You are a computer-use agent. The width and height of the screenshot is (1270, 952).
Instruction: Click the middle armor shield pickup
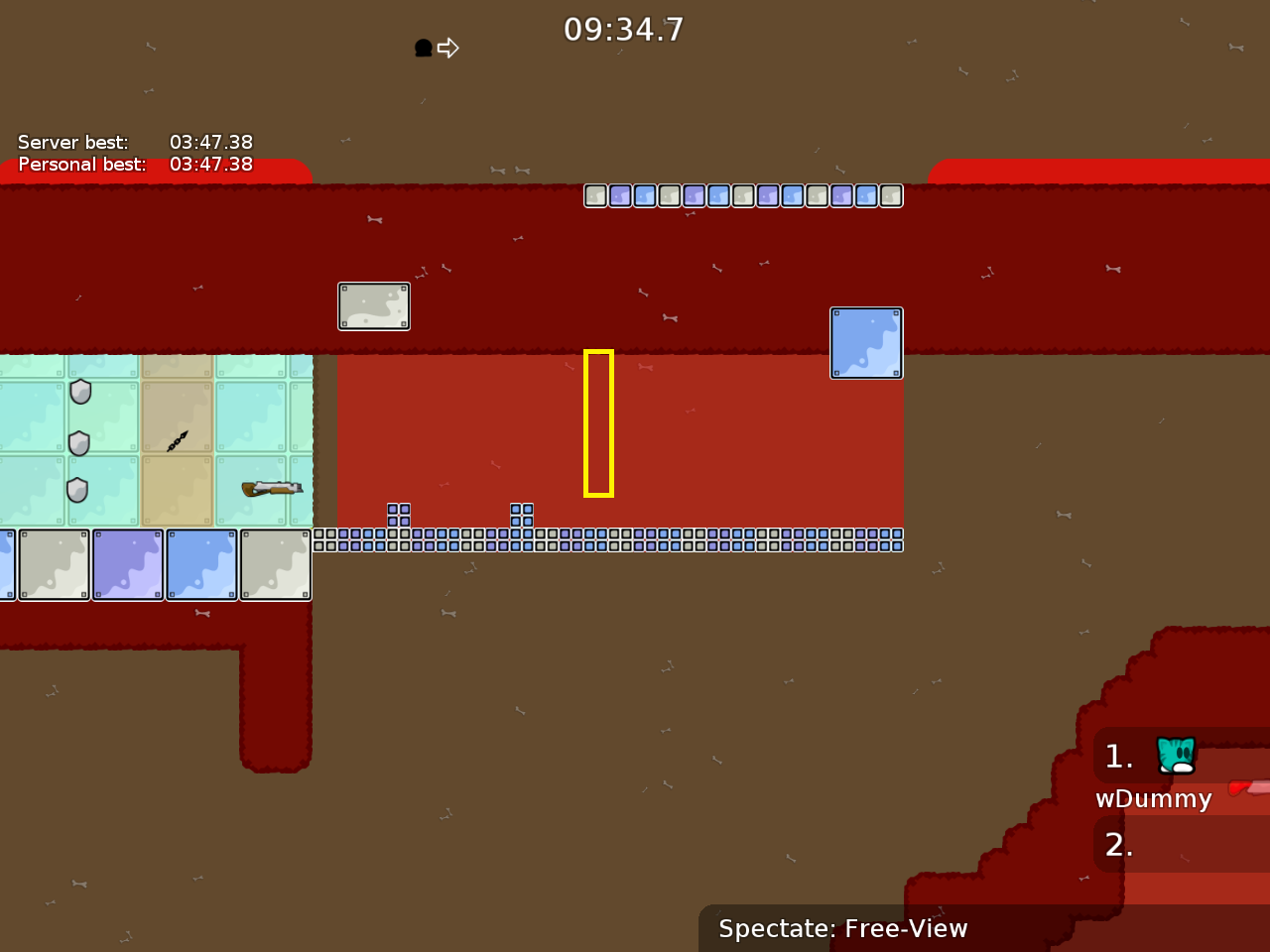coord(79,442)
